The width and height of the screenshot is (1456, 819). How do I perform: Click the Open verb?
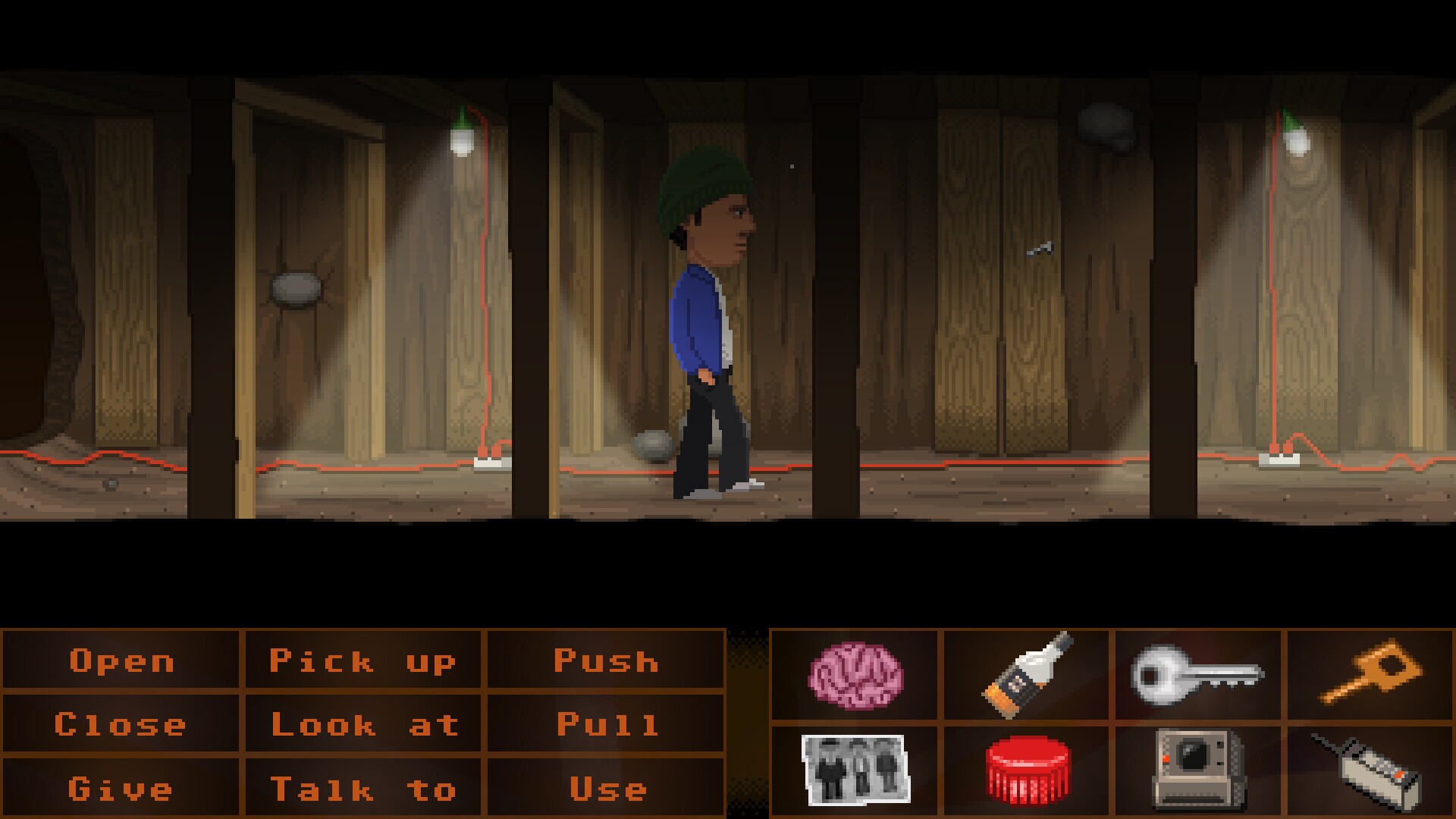click(121, 661)
